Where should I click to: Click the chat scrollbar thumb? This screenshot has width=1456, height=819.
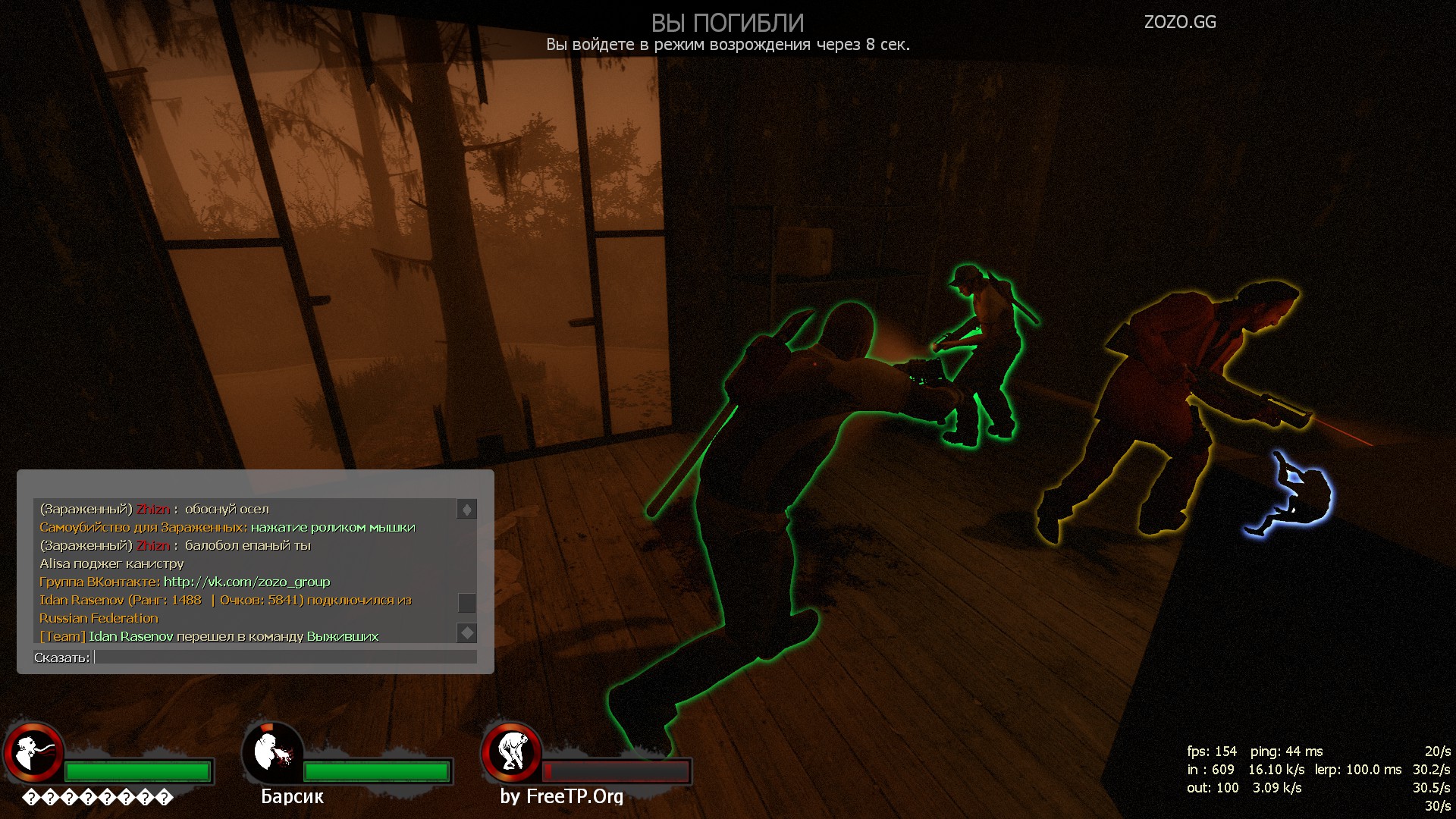pyautogui.click(x=466, y=603)
